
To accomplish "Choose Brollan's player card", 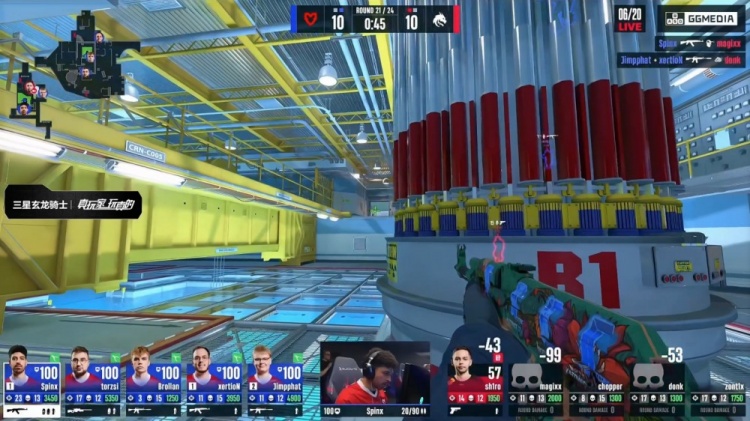I will 153,382.
